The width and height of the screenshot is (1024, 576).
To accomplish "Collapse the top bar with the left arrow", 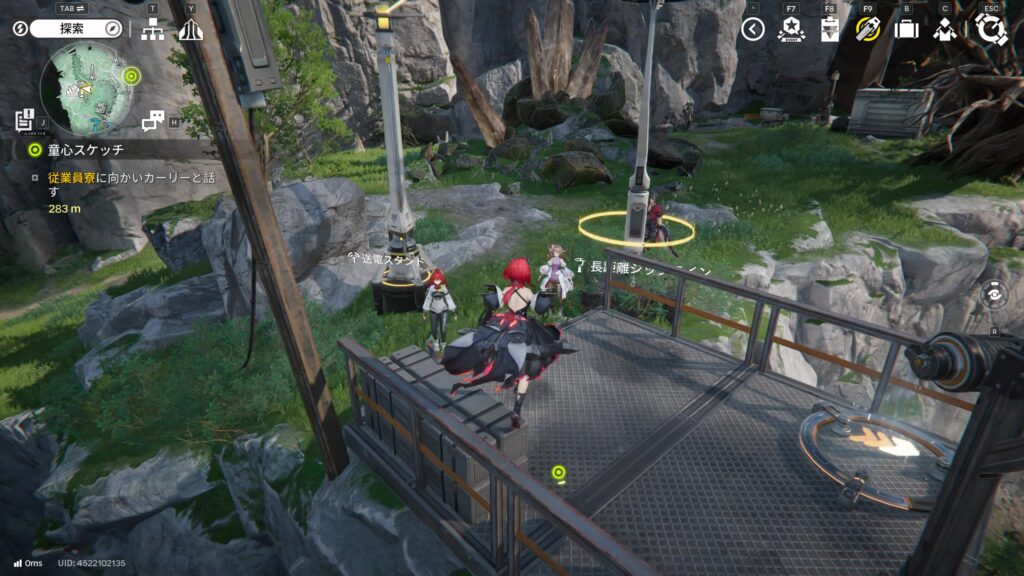I will (754, 29).
